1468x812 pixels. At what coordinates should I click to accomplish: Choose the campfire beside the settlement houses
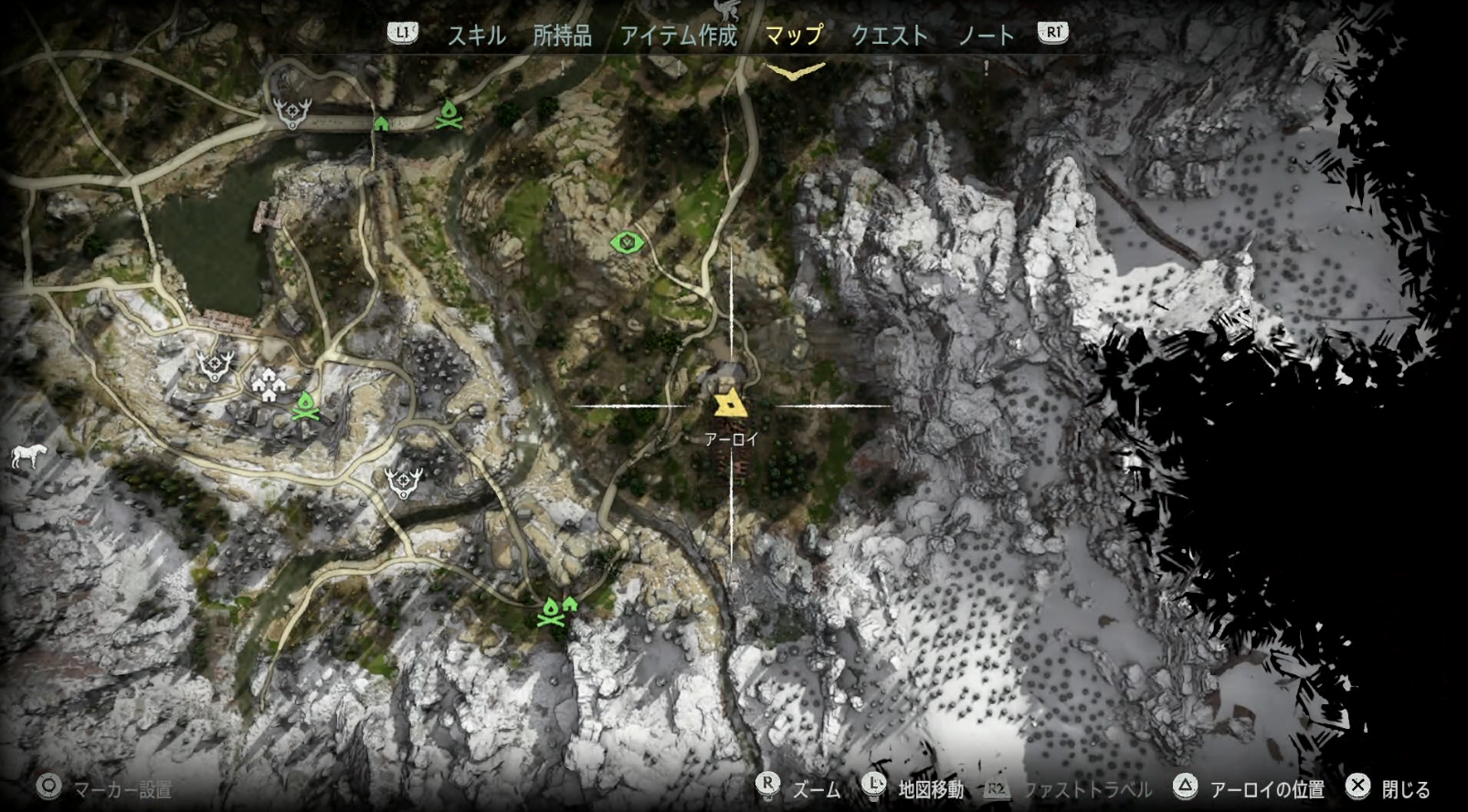305,406
